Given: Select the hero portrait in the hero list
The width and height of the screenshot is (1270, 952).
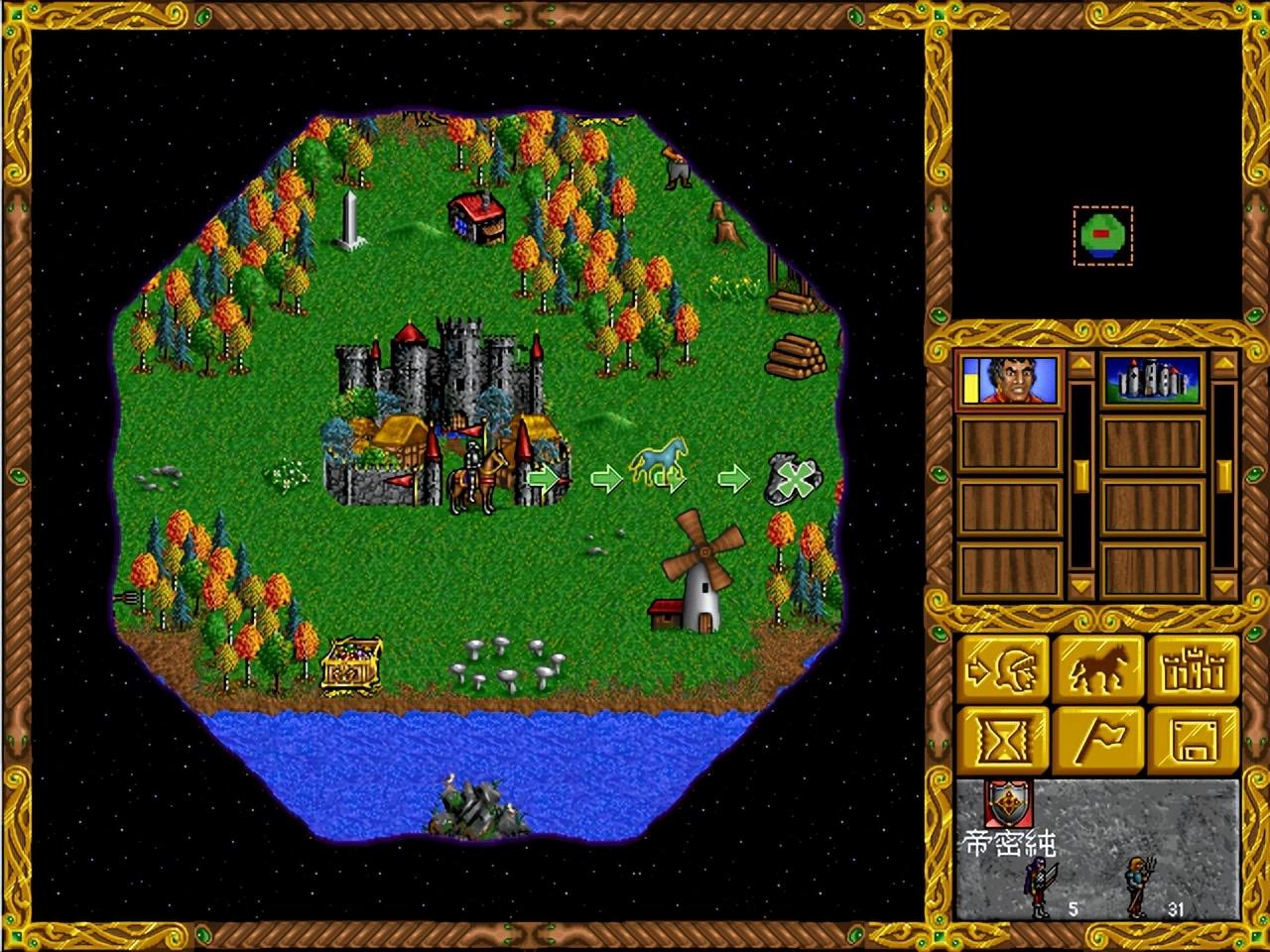Looking at the screenshot, I should point(1009,380).
